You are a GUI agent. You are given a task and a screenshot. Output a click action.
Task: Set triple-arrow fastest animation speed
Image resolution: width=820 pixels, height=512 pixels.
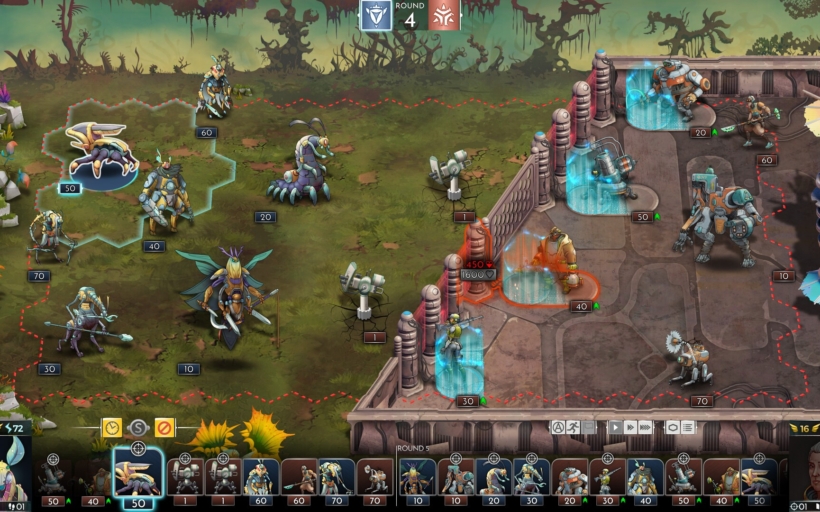647,427
